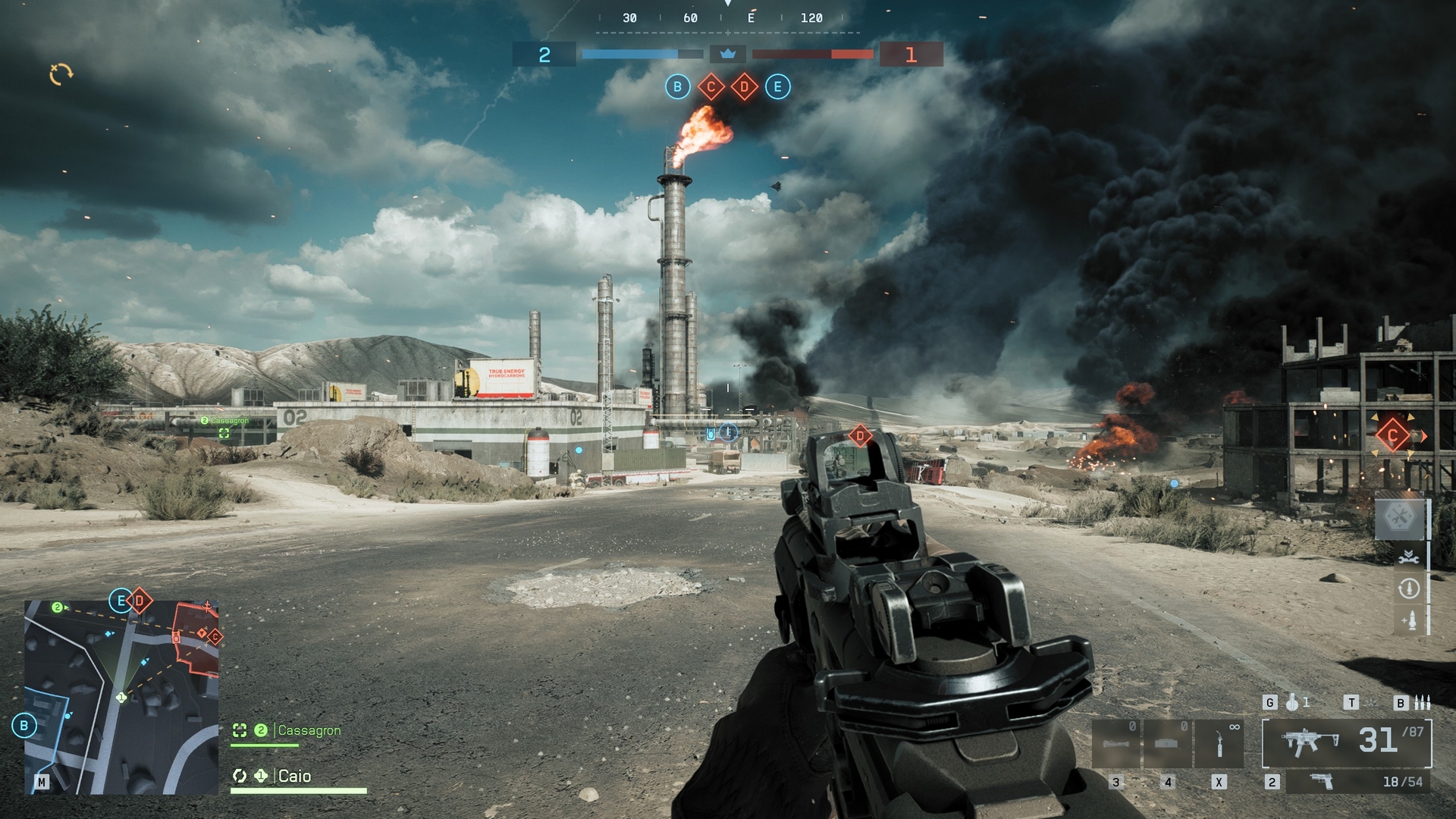Viewport: 1456px width, 819px height.
Task: Click the minimap
Action: coord(121,698)
